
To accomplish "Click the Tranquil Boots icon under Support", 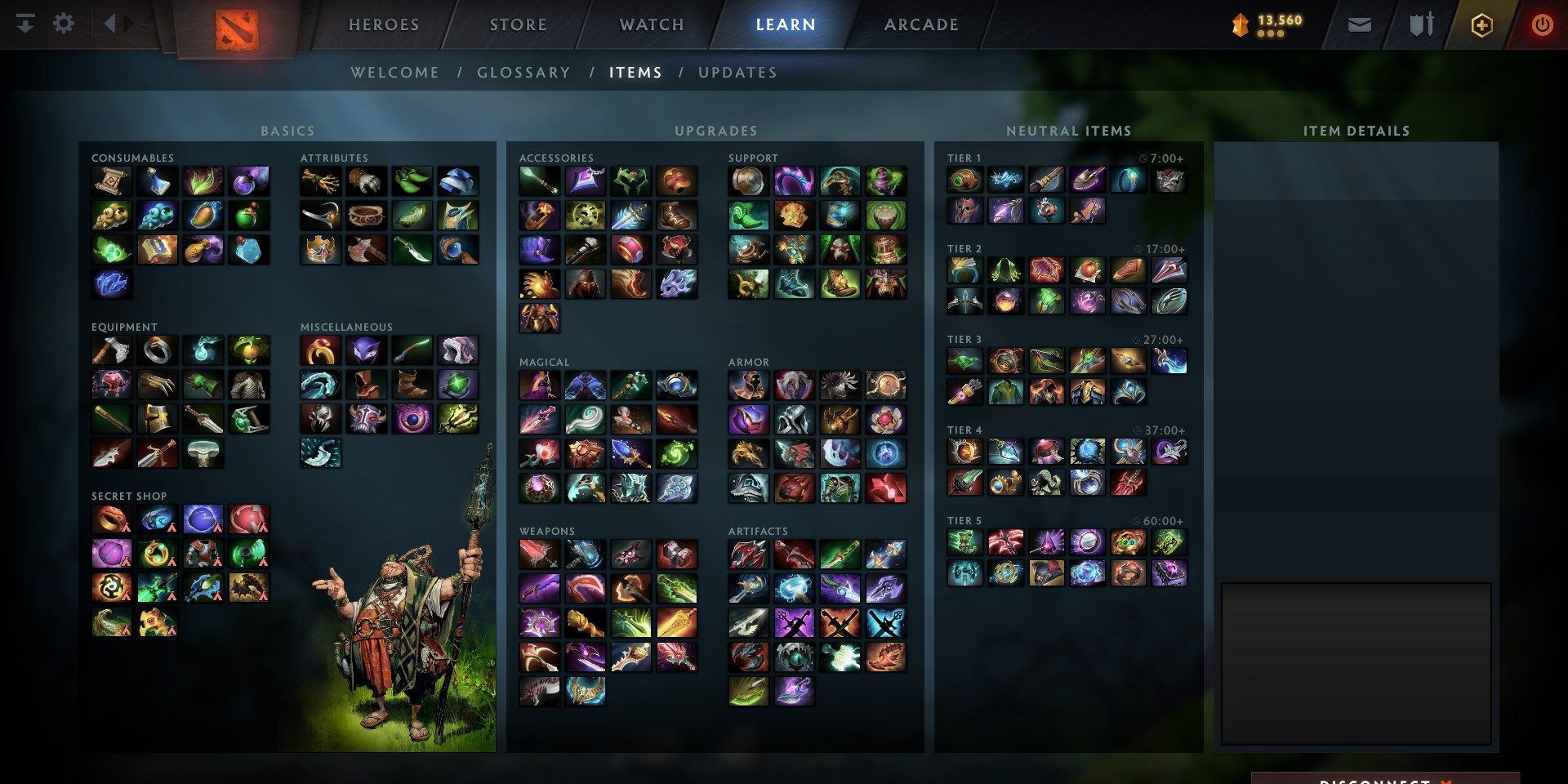I will (x=750, y=216).
